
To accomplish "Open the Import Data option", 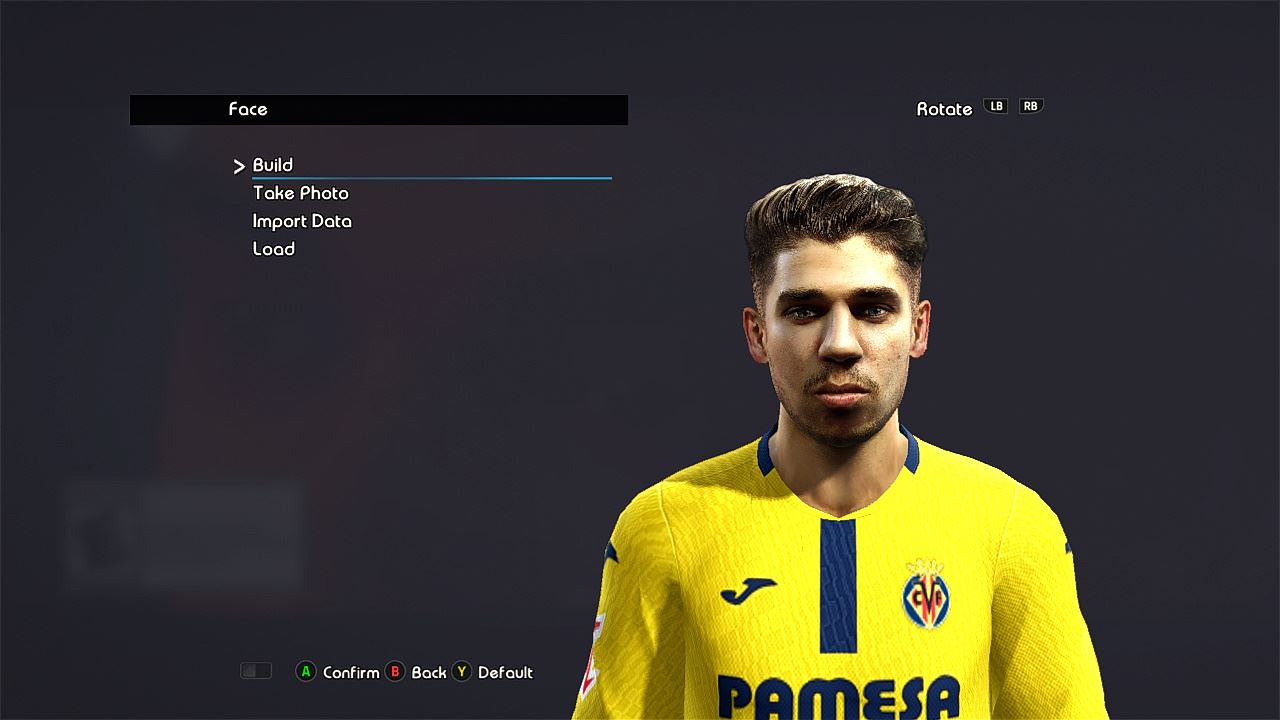I will 302,221.
